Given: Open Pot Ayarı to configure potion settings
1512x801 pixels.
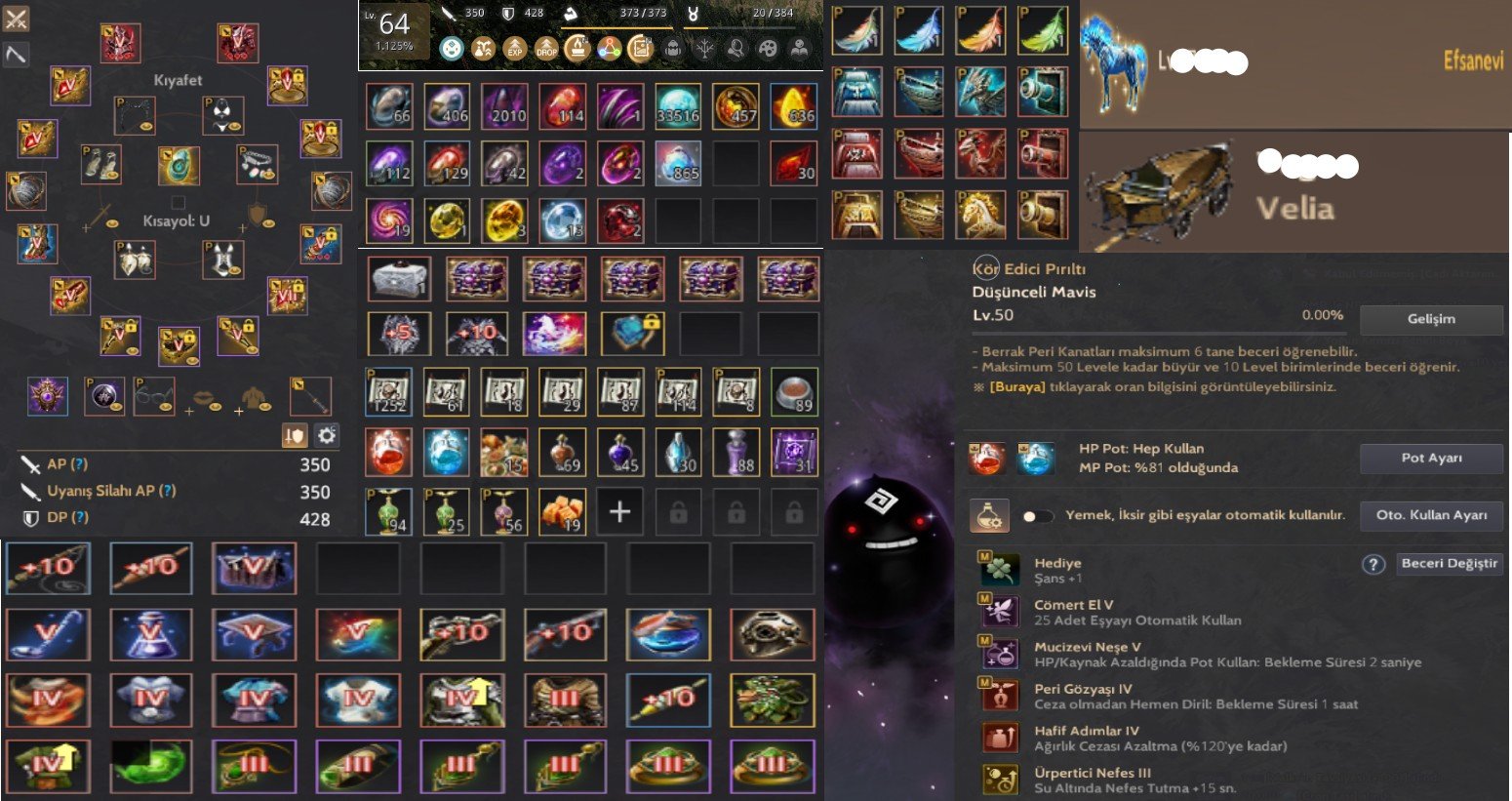Looking at the screenshot, I should coord(1430,458).
